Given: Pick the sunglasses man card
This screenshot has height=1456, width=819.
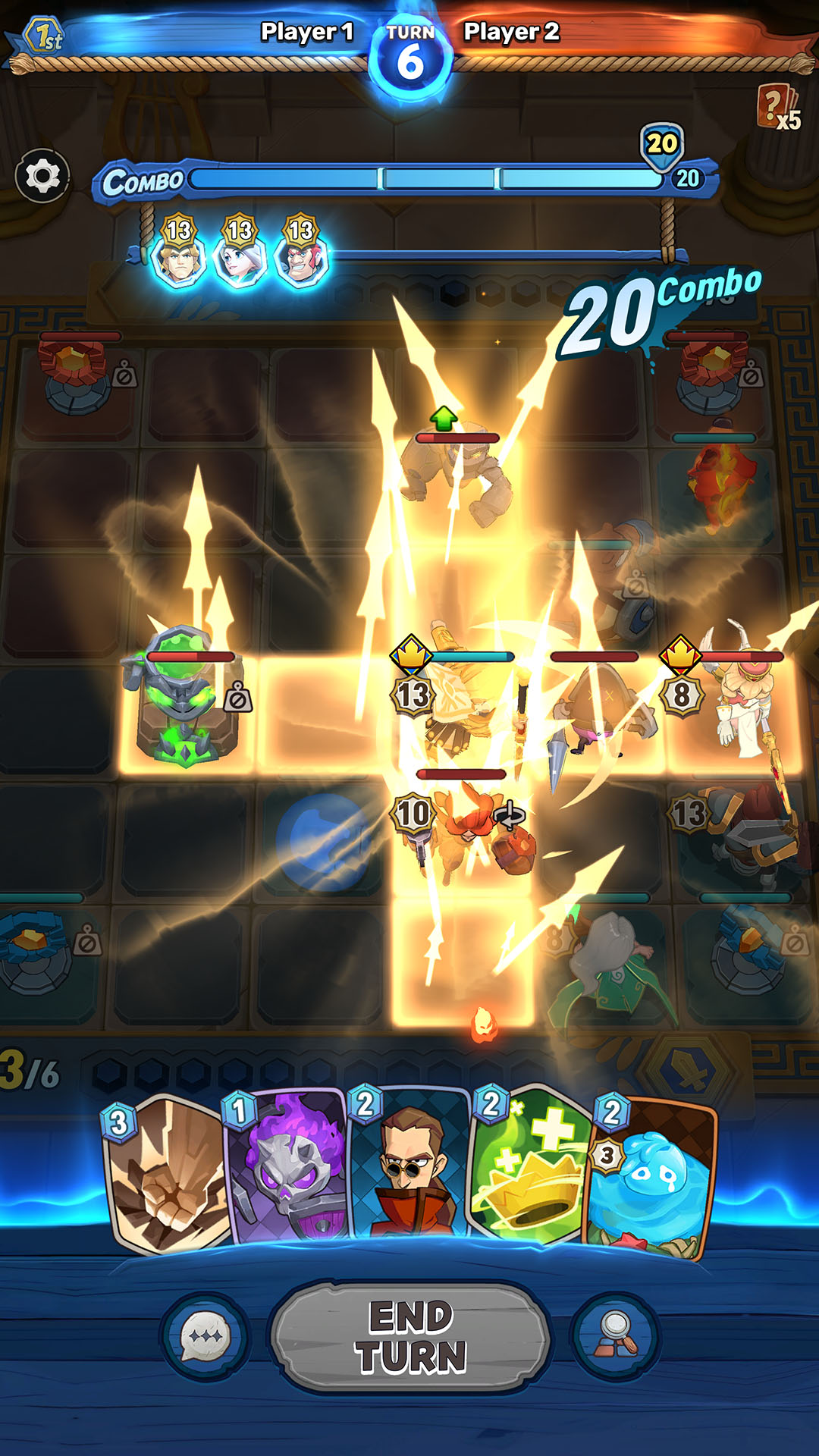Looking at the screenshot, I should [x=410, y=1168].
